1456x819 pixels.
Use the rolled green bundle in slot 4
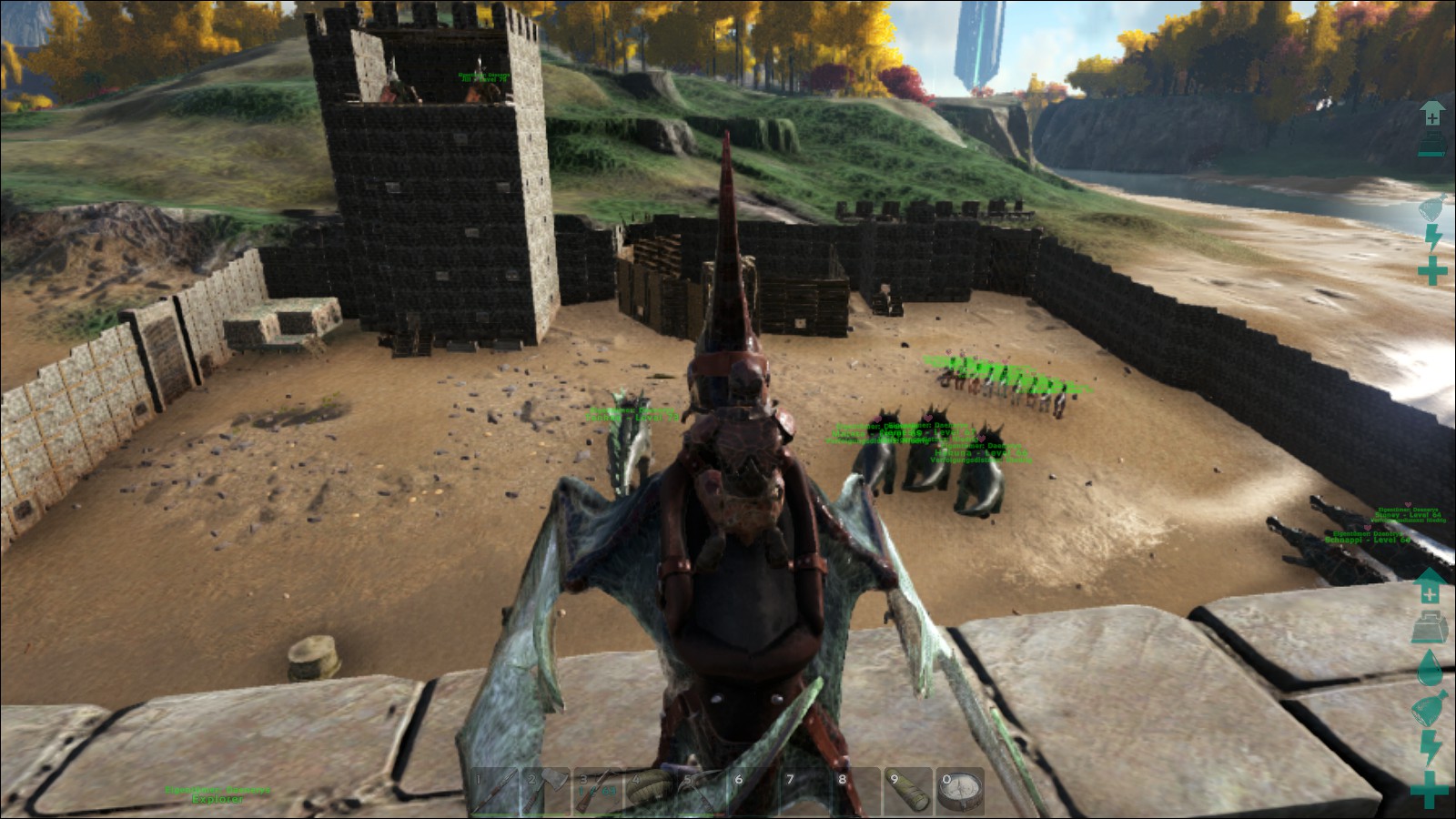coord(650,790)
